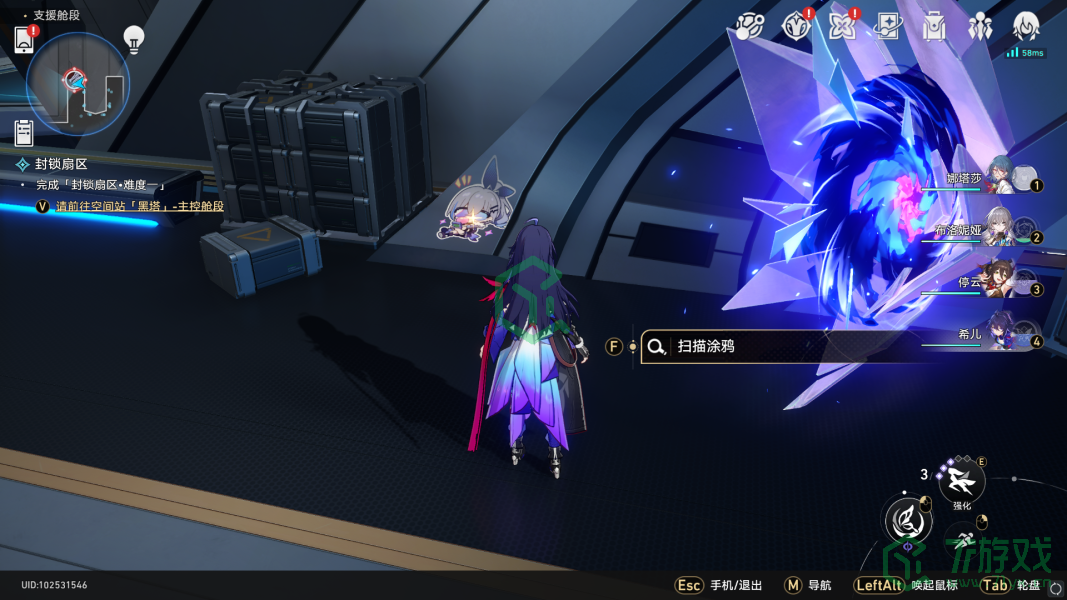Click the 封锁扇区 quest tracker title
This screenshot has width=1067, height=600.
(x=62, y=164)
